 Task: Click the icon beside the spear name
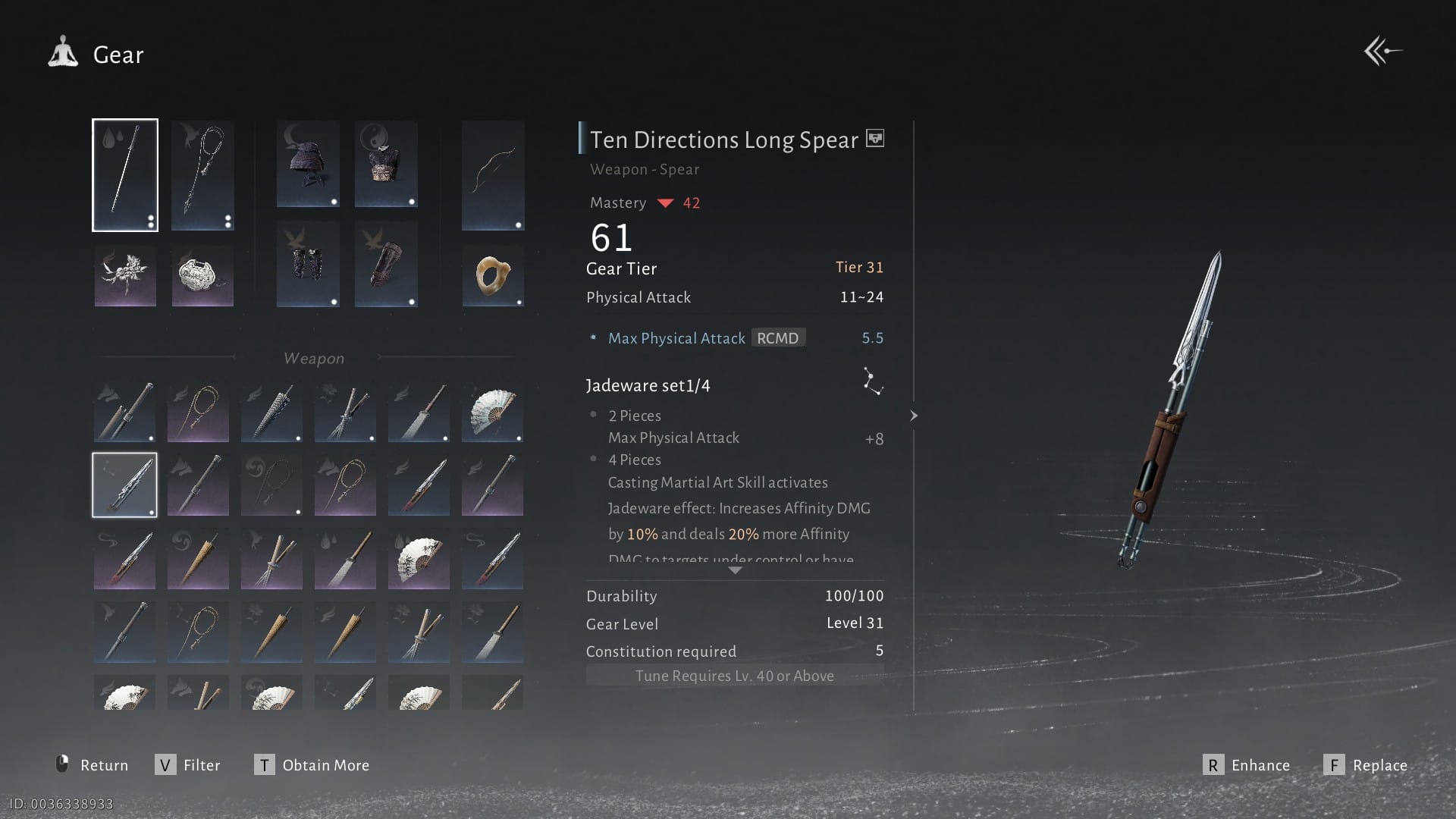(875, 139)
